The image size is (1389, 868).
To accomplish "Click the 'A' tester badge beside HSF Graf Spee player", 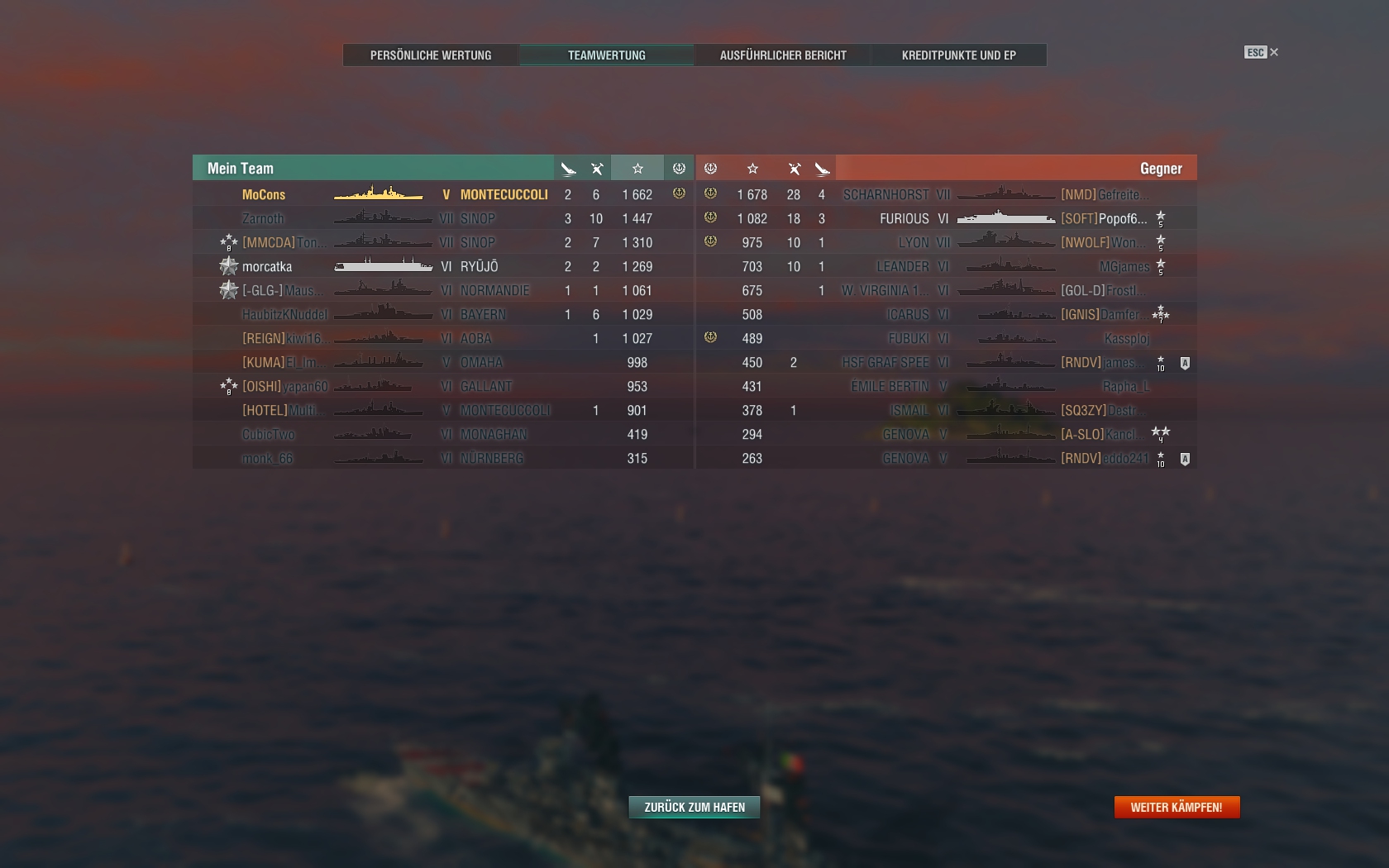I will (x=1186, y=362).
